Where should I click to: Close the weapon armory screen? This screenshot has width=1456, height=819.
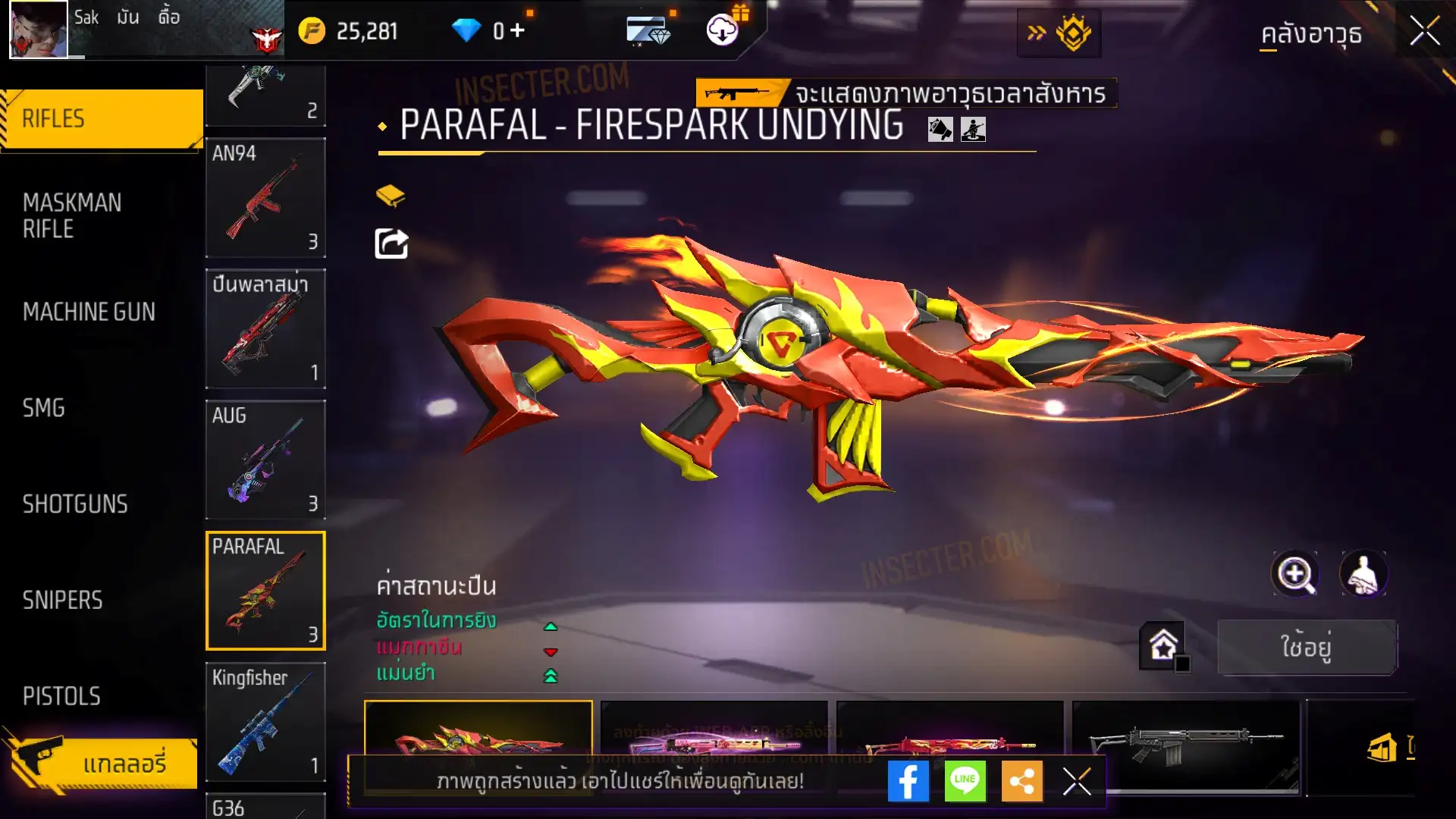coord(1424,32)
